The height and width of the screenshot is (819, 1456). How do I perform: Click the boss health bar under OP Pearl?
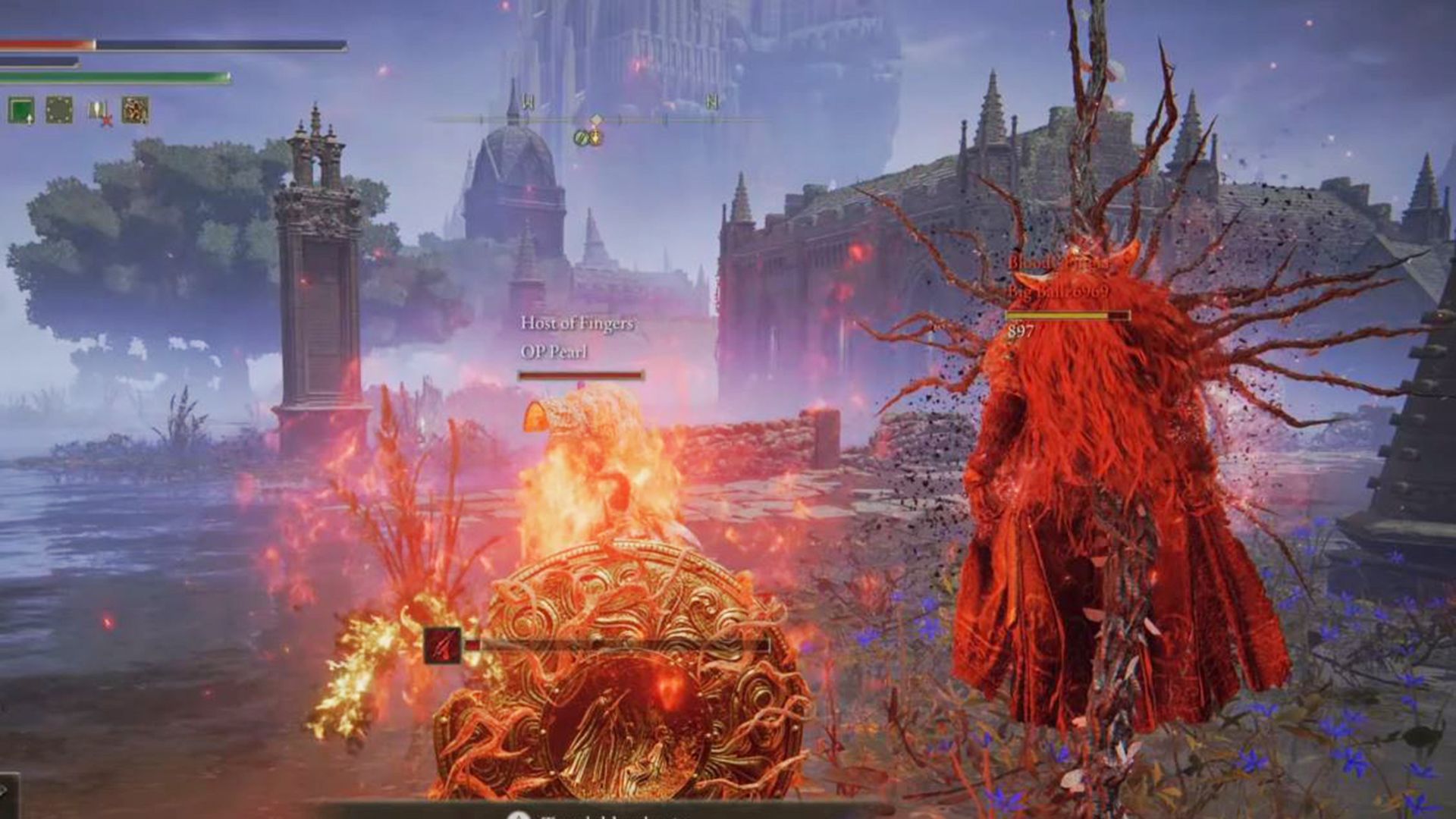[x=580, y=374]
